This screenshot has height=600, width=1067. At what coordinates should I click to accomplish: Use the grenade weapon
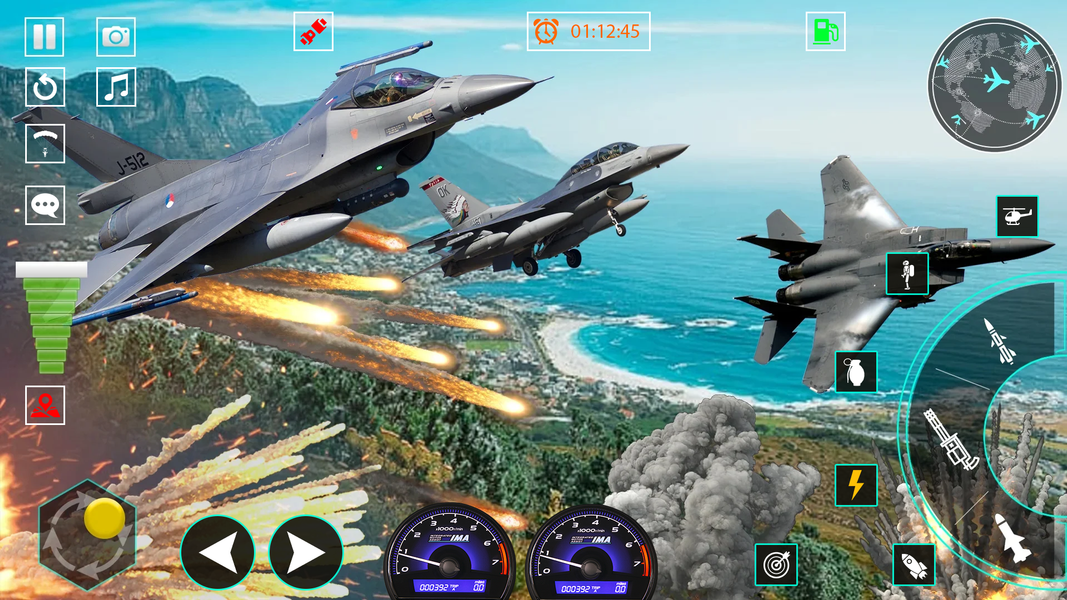click(856, 372)
